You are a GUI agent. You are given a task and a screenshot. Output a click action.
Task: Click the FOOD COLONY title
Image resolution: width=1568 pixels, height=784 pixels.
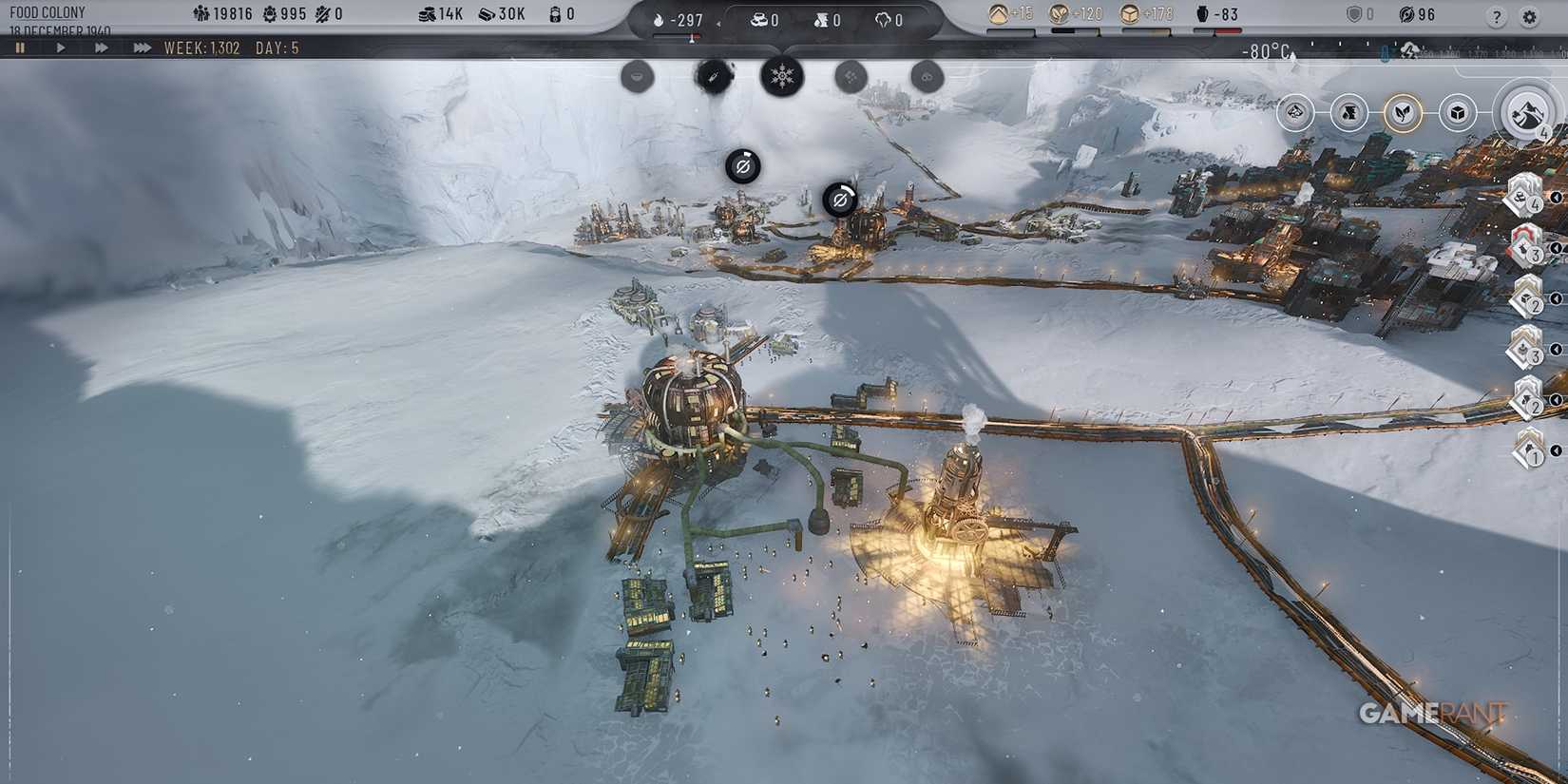click(x=48, y=12)
